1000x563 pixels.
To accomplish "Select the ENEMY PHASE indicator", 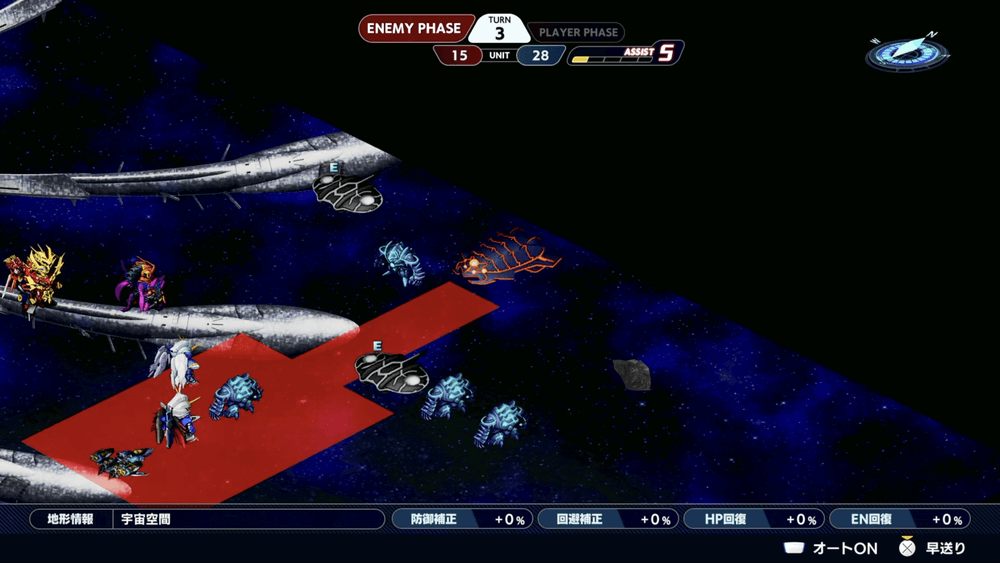I will [414, 29].
